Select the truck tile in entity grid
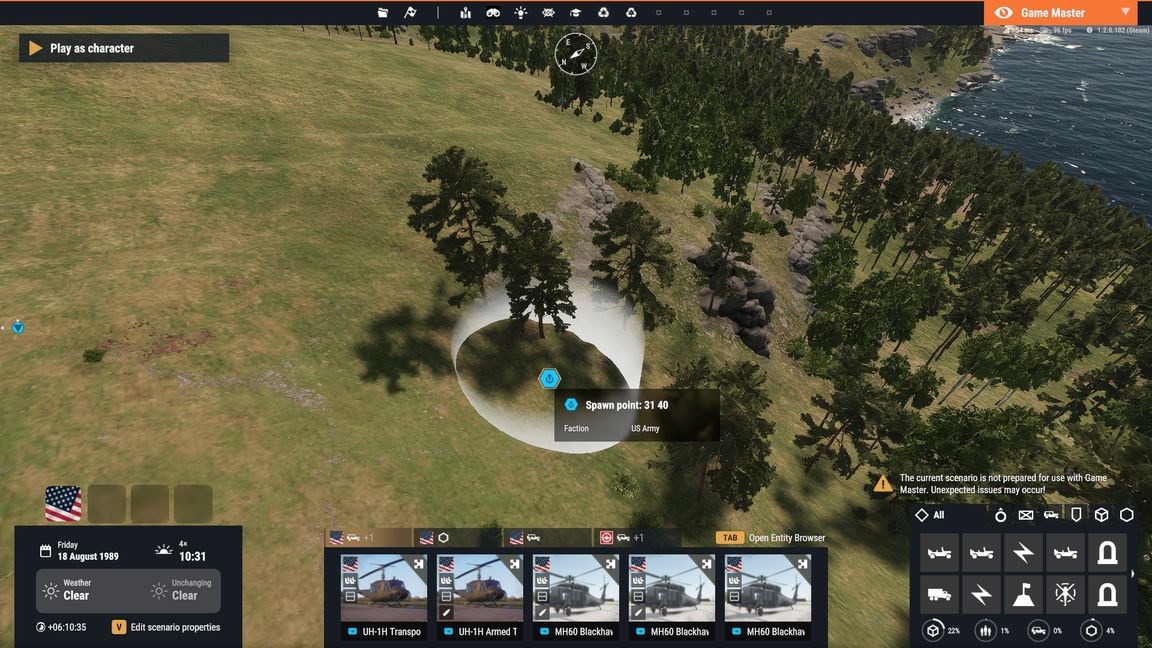This screenshot has height=648, width=1152. tap(939, 595)
